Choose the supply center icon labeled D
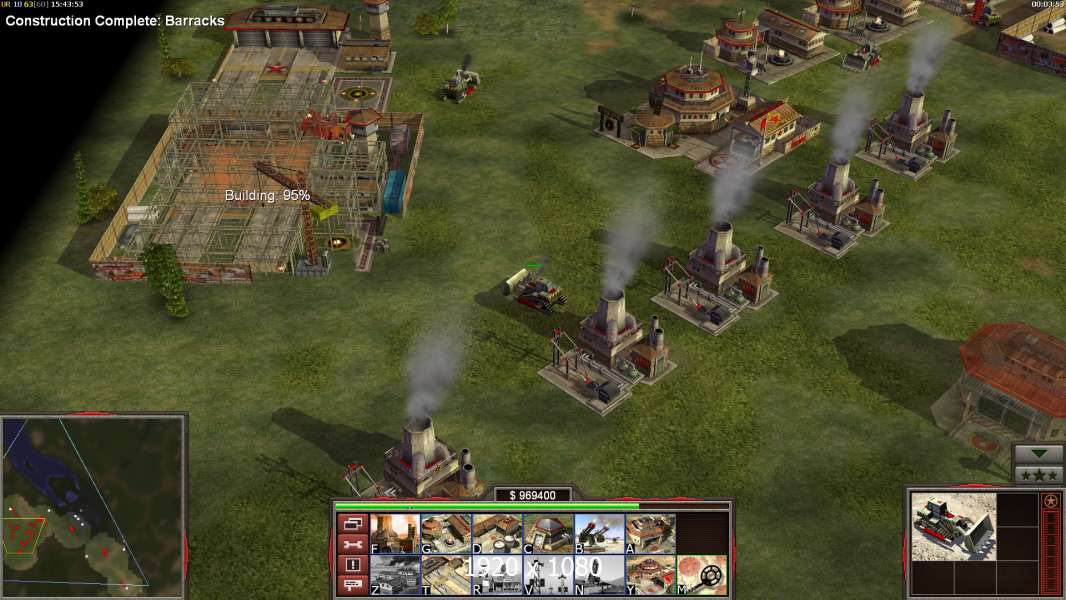 click(x=497, y=534)
